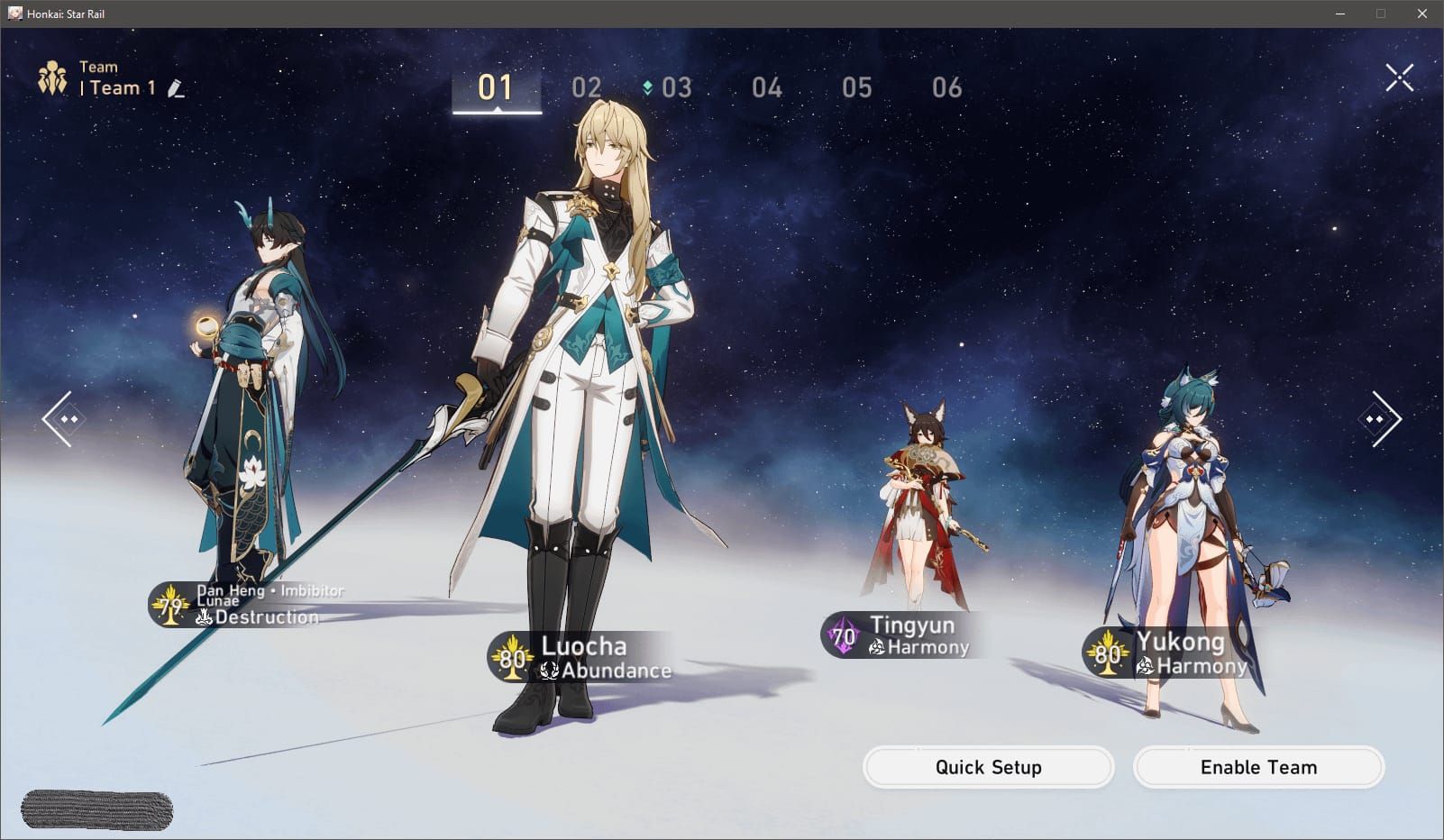Rename Team 1 using the pencil icon
The width and height of the screenshot is (1444, 840).
click(x=177, y=88)
